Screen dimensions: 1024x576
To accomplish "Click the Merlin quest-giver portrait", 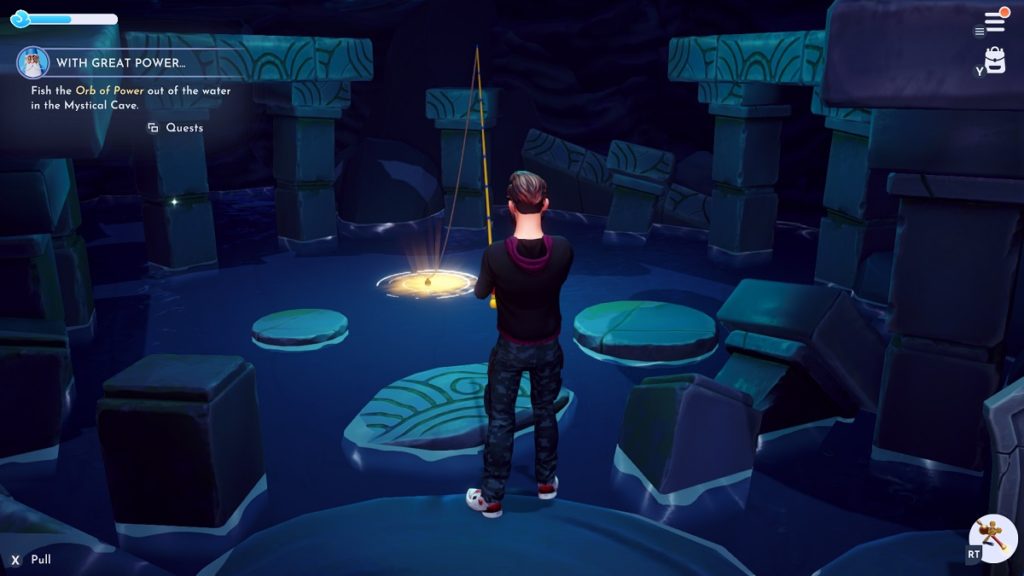I will [x=33, y=63].
